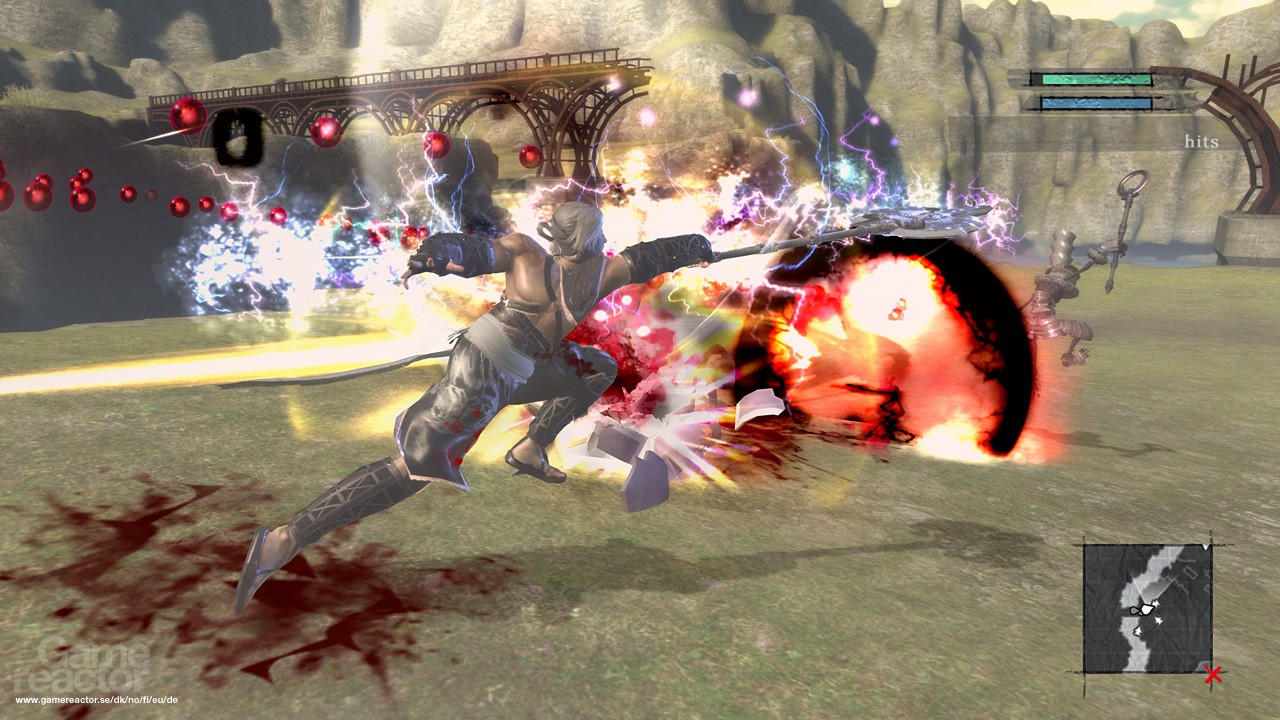Click the 'hits' label near the health bars
1280x720 pixels.
(1203, 140)
